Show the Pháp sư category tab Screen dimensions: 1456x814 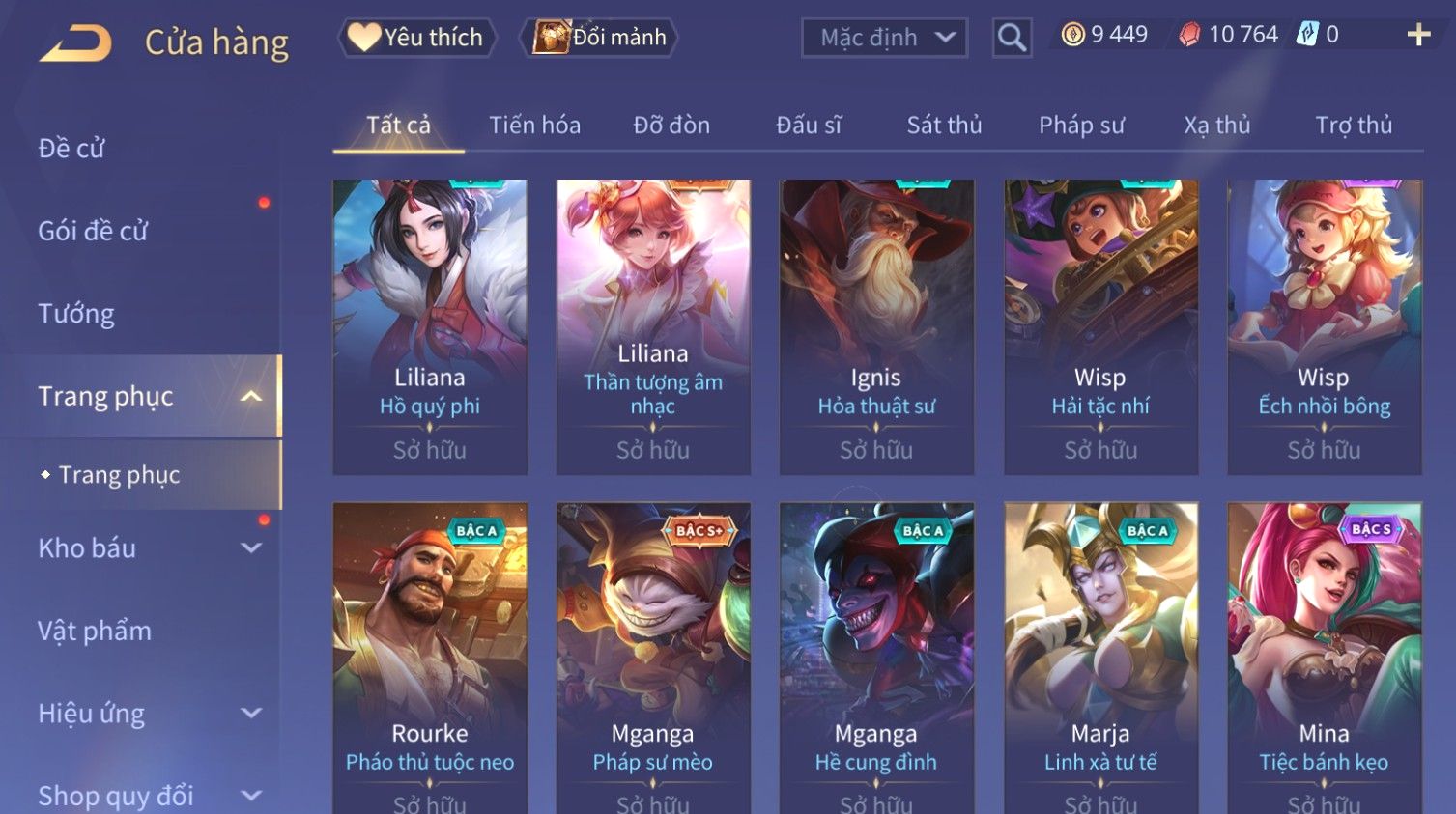coord(1081,126)
